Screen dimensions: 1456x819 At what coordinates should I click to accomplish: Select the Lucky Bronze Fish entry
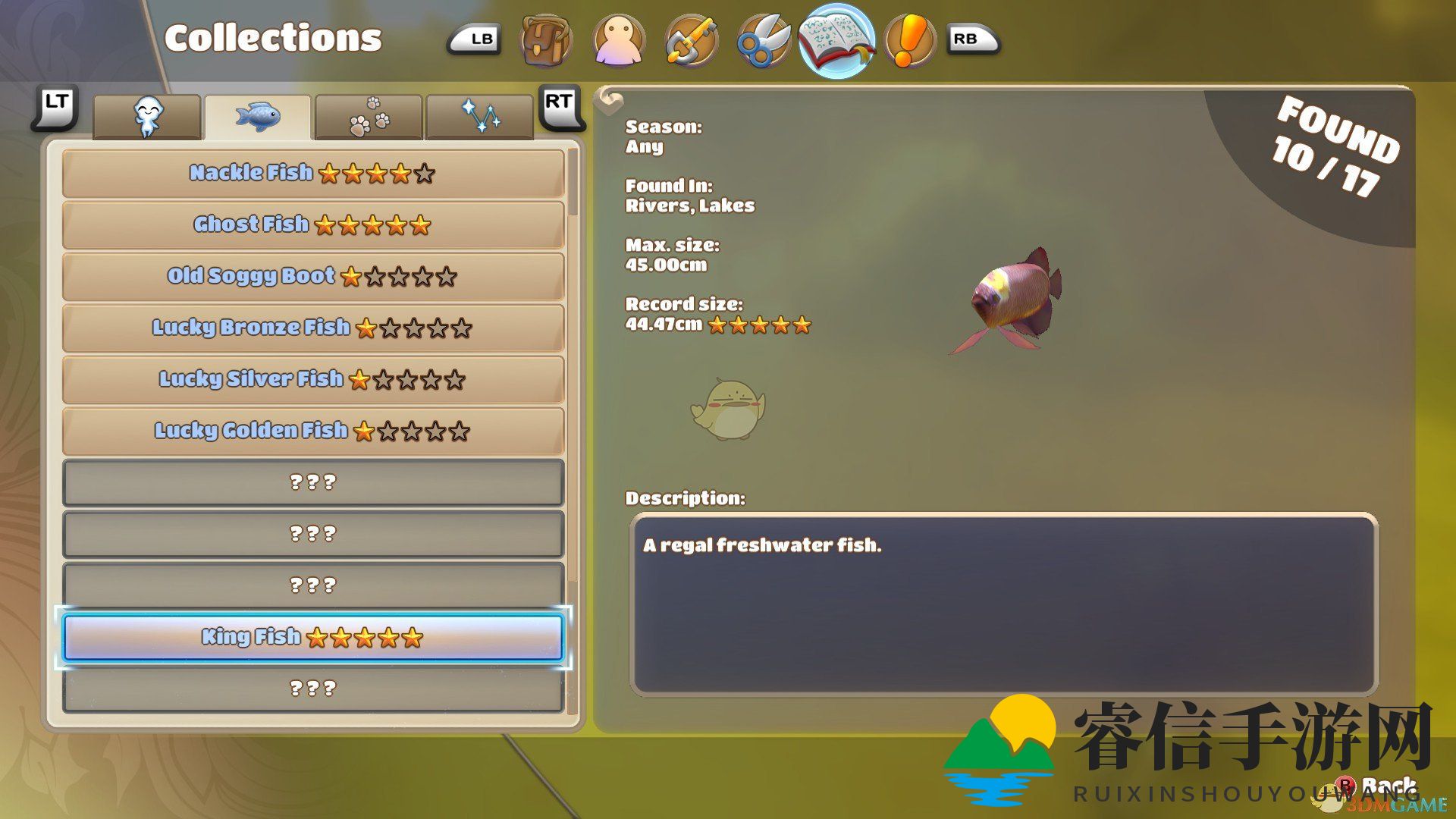click(x=312, y=328)
